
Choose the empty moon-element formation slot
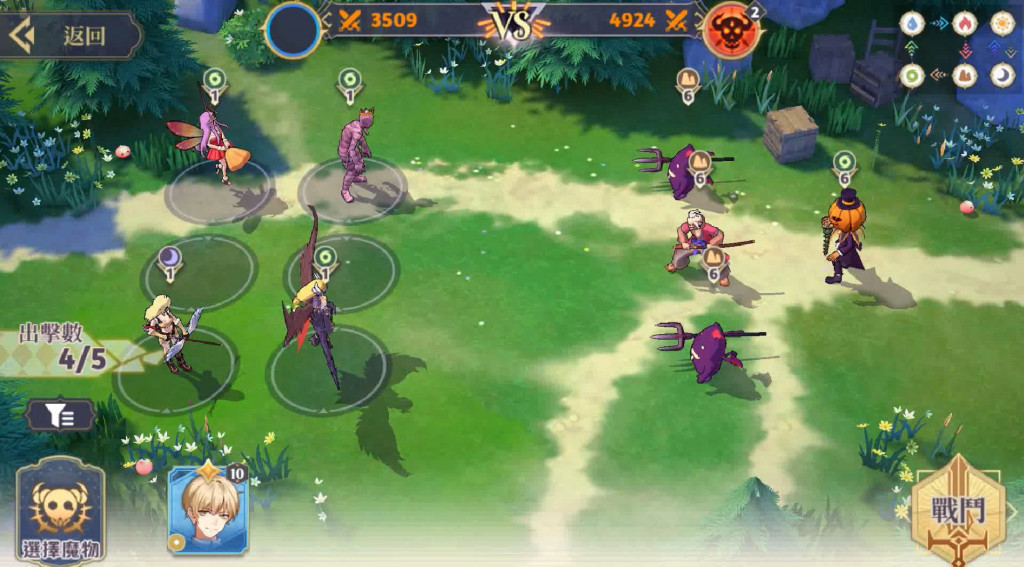(x=199, y=272)
